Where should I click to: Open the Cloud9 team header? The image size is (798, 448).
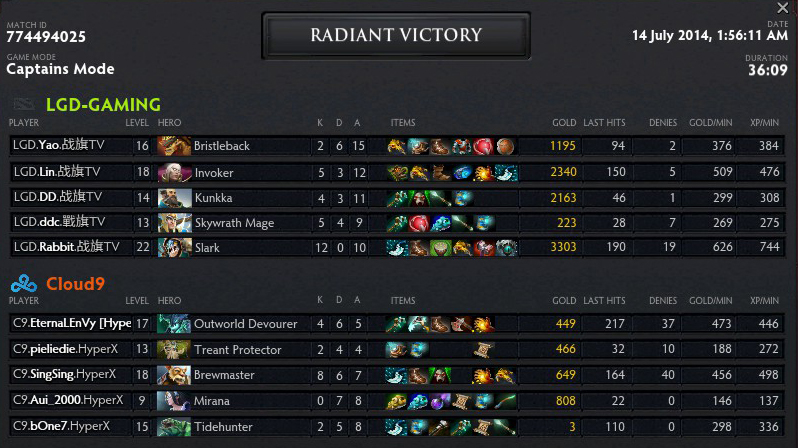click(75, 284)
